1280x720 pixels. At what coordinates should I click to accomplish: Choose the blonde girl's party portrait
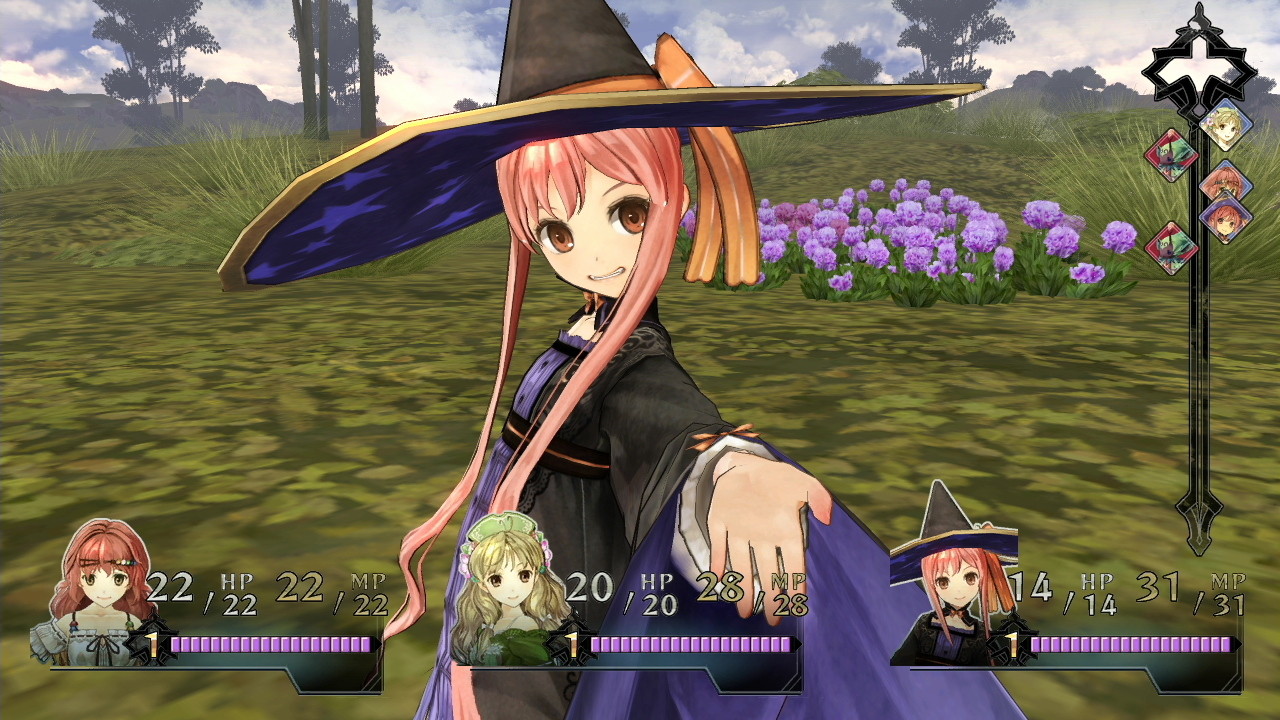tap(511, 592)
